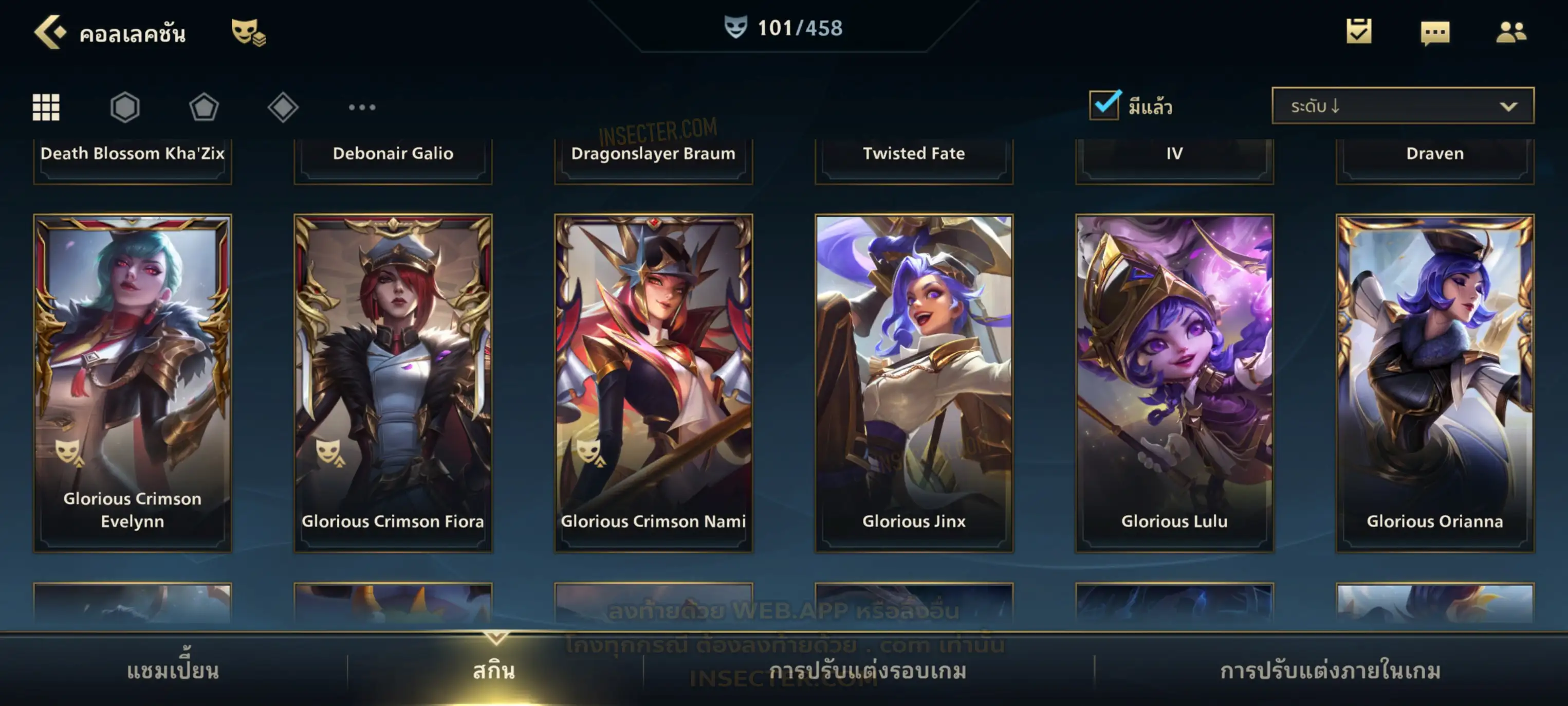Viewport: 1568px width, 706px height.
Task: Pick the Glorious Crimson Nami skin card
Action: [654, 383]
